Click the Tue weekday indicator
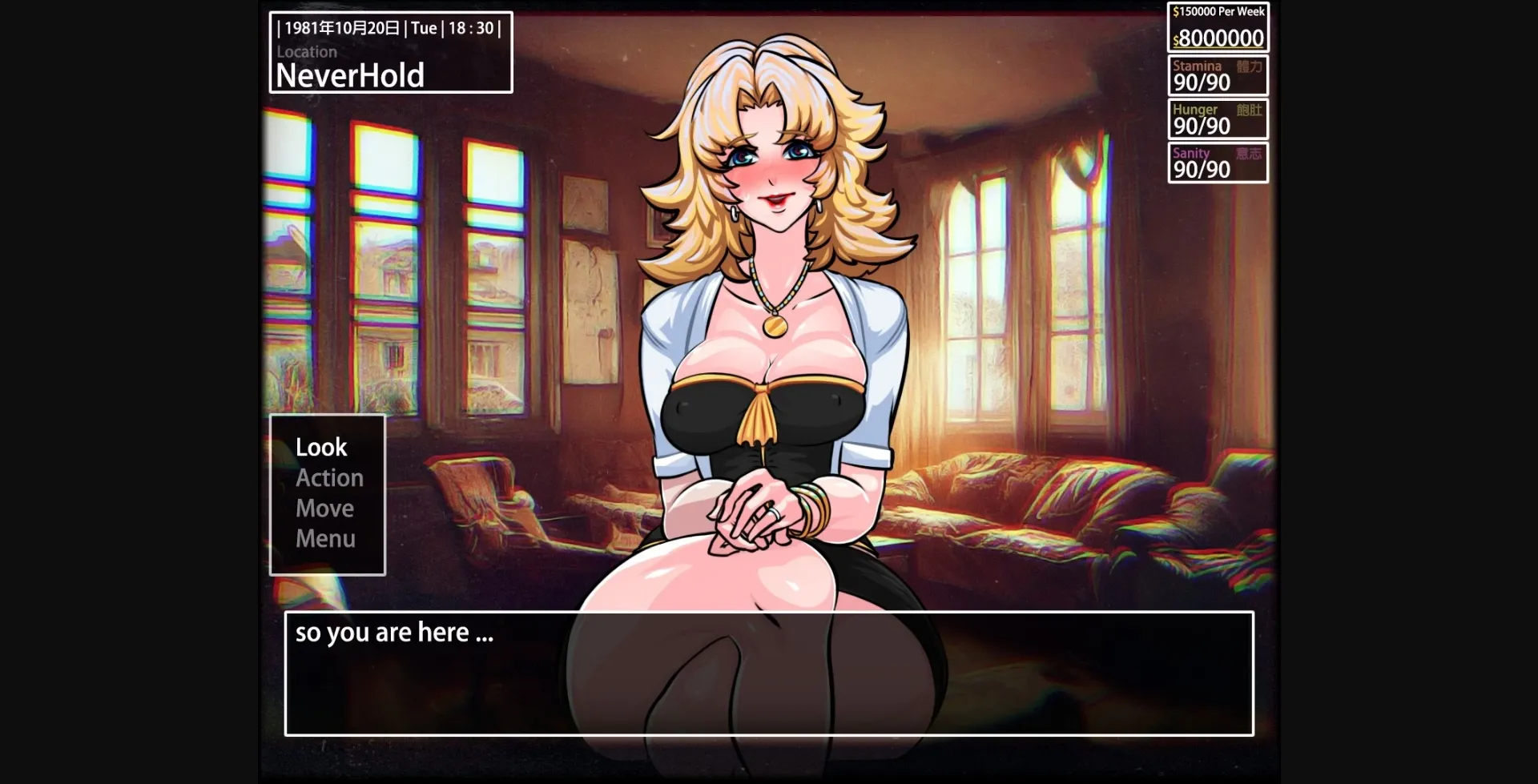 pyautogui.click(x=425, y=27)
